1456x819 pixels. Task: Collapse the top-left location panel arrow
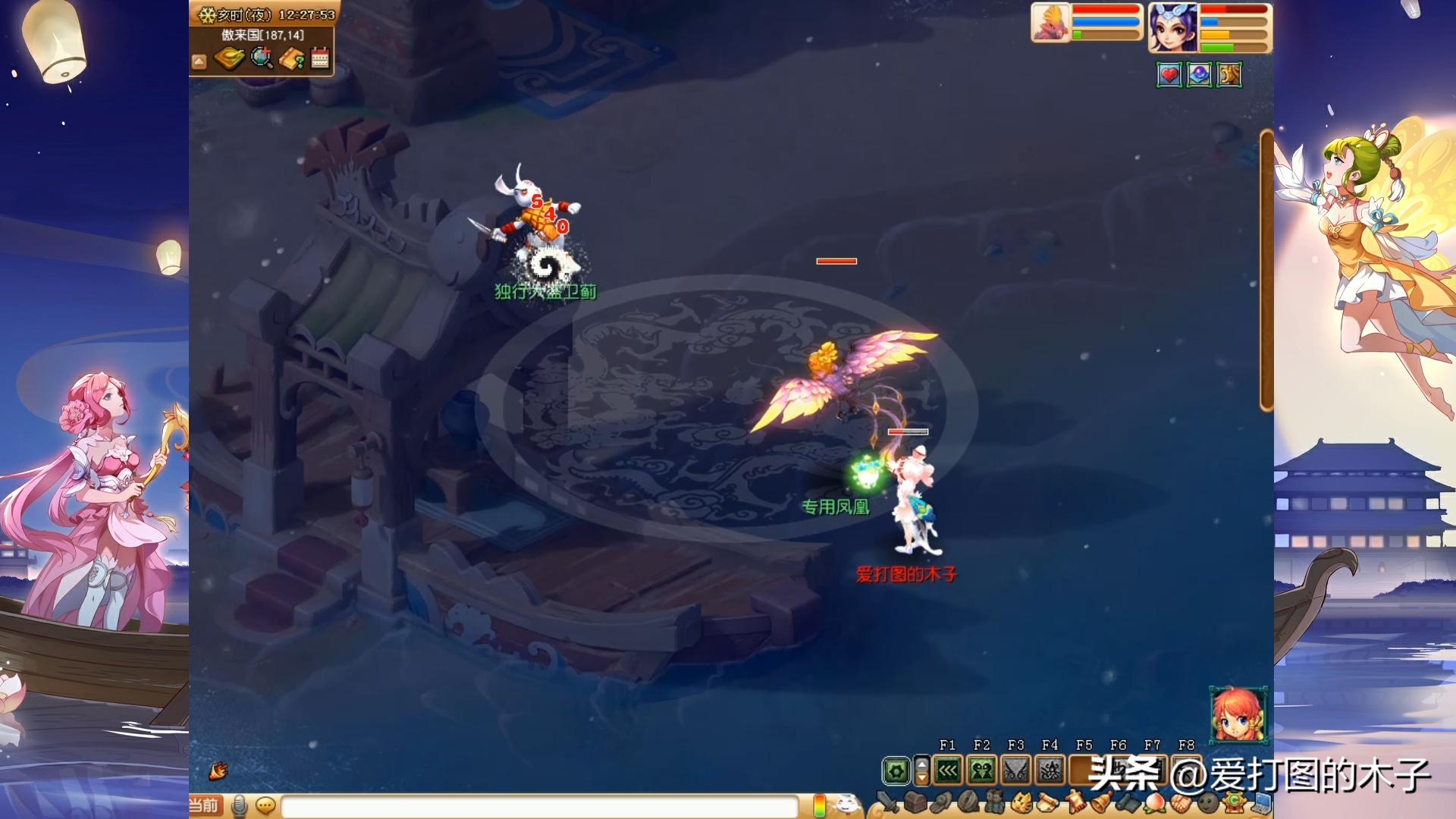[199, 61]
